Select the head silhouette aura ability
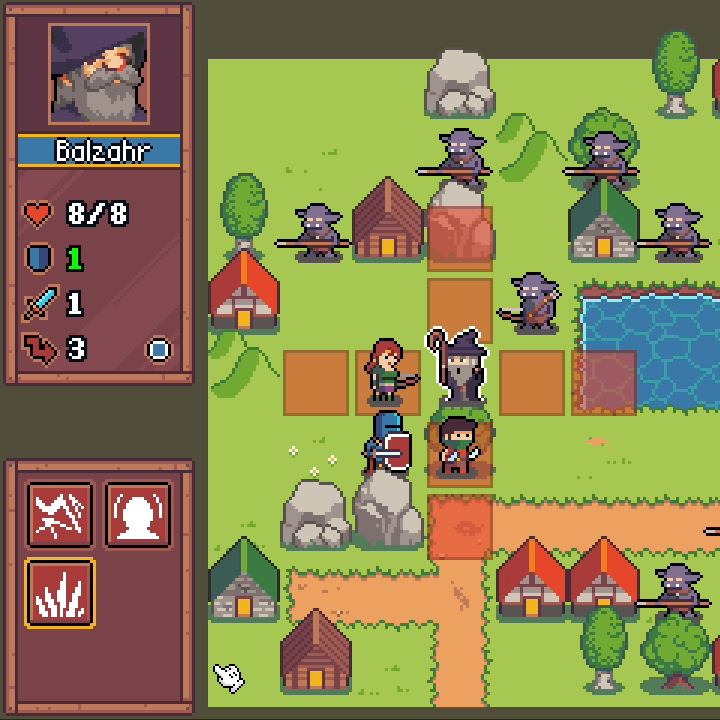The height and width of the screenshot is (720, 720). click(x=138, y=514)
